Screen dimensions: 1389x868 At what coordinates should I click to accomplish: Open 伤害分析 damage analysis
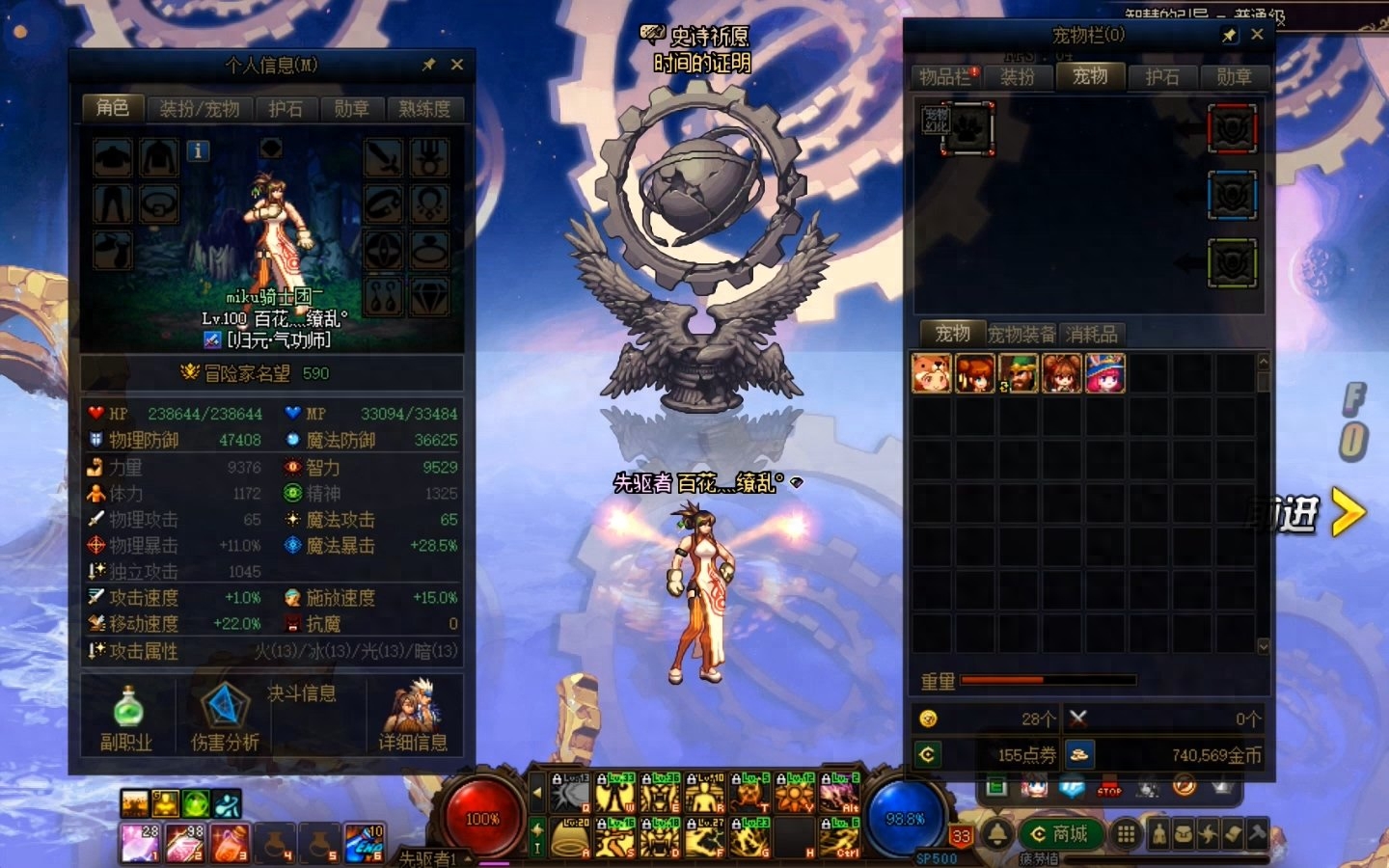pos(224,719)
